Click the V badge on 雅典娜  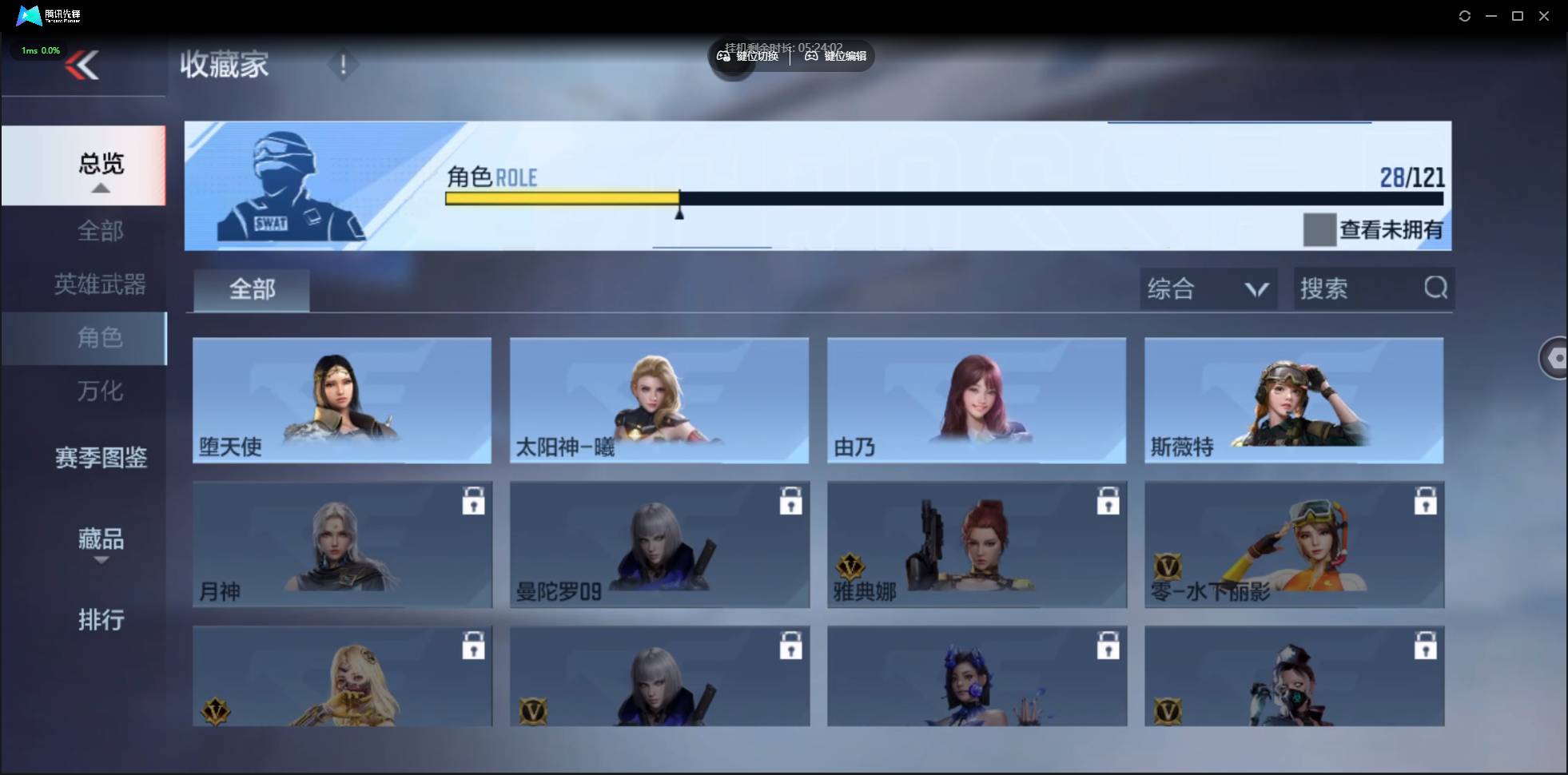[x=849, y=564]
